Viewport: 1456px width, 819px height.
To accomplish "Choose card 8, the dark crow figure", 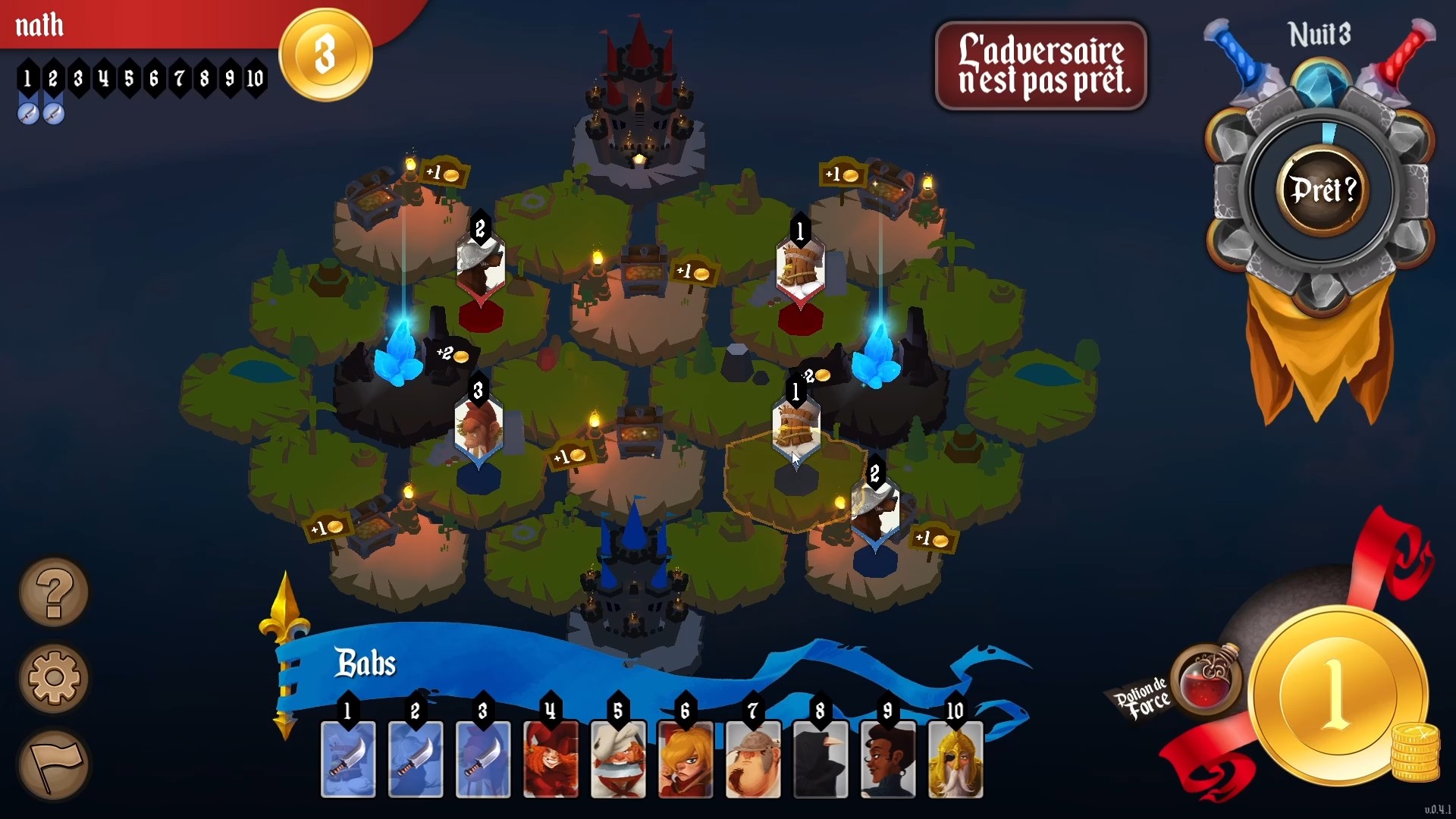I will click(x=821, y=759).
